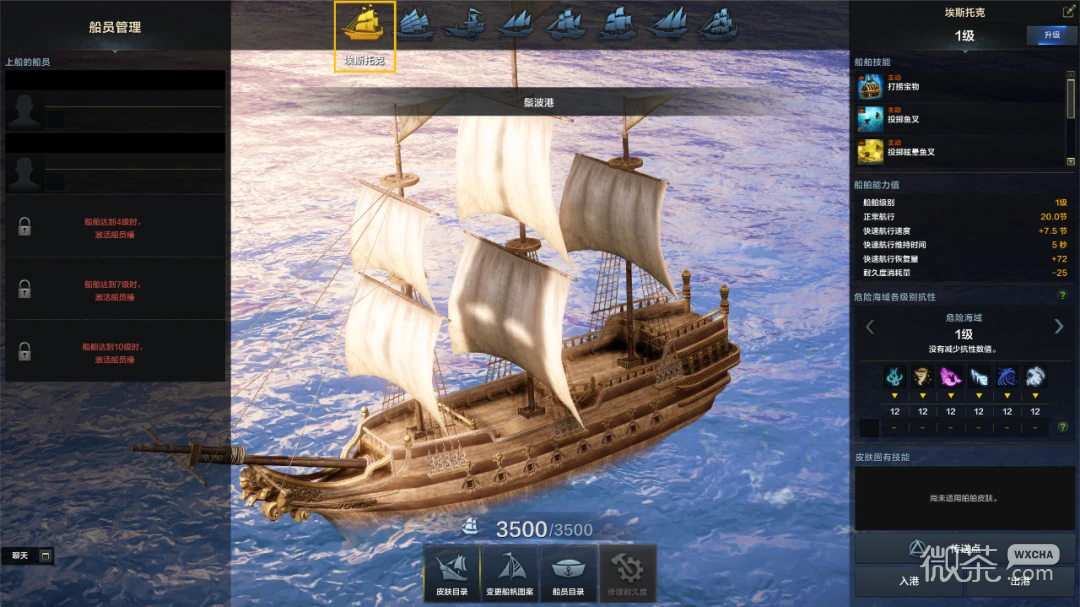This screenshot has height=607, width=1080.
Task: Click the 修理耐久度 repair durability button
Action: [x=627, y=574]
